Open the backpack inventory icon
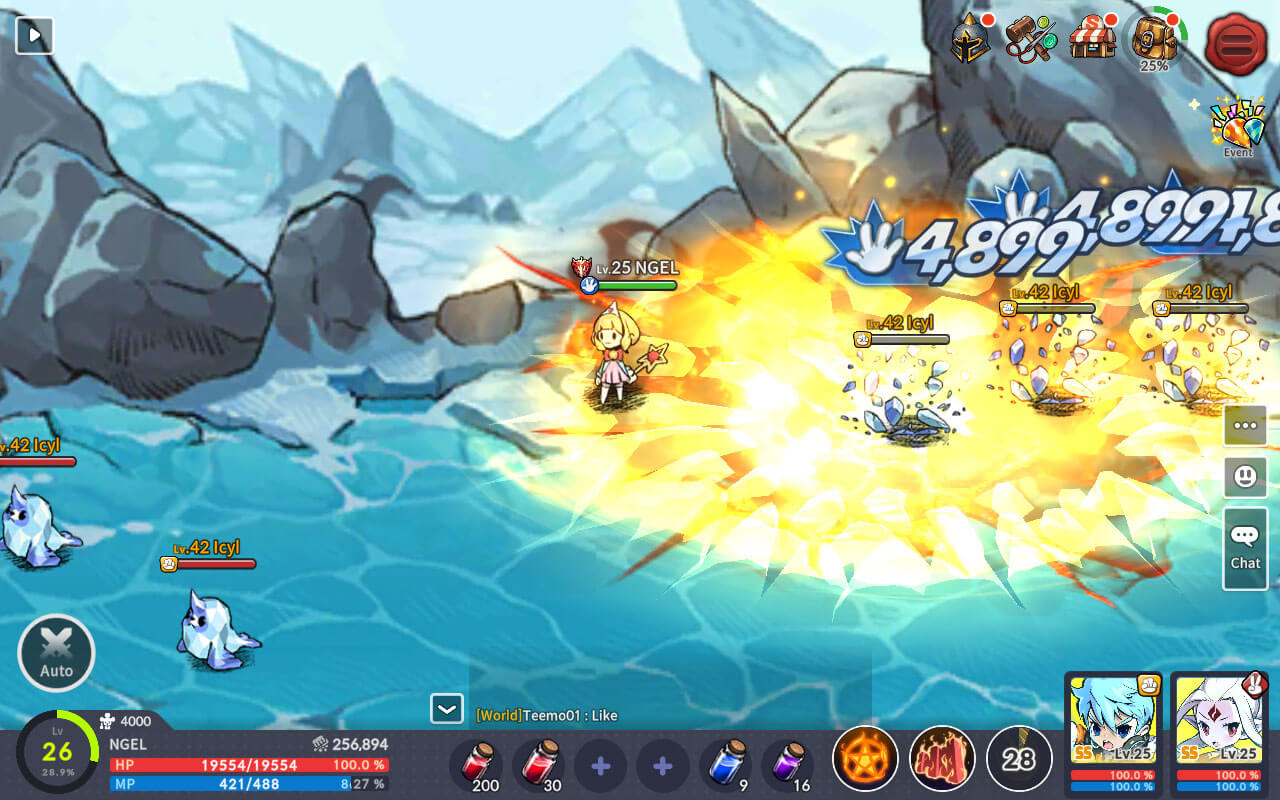Image resolution: width=1280 pixels, height=800 pixels. pyautogui.click(x=1154, y=40)
